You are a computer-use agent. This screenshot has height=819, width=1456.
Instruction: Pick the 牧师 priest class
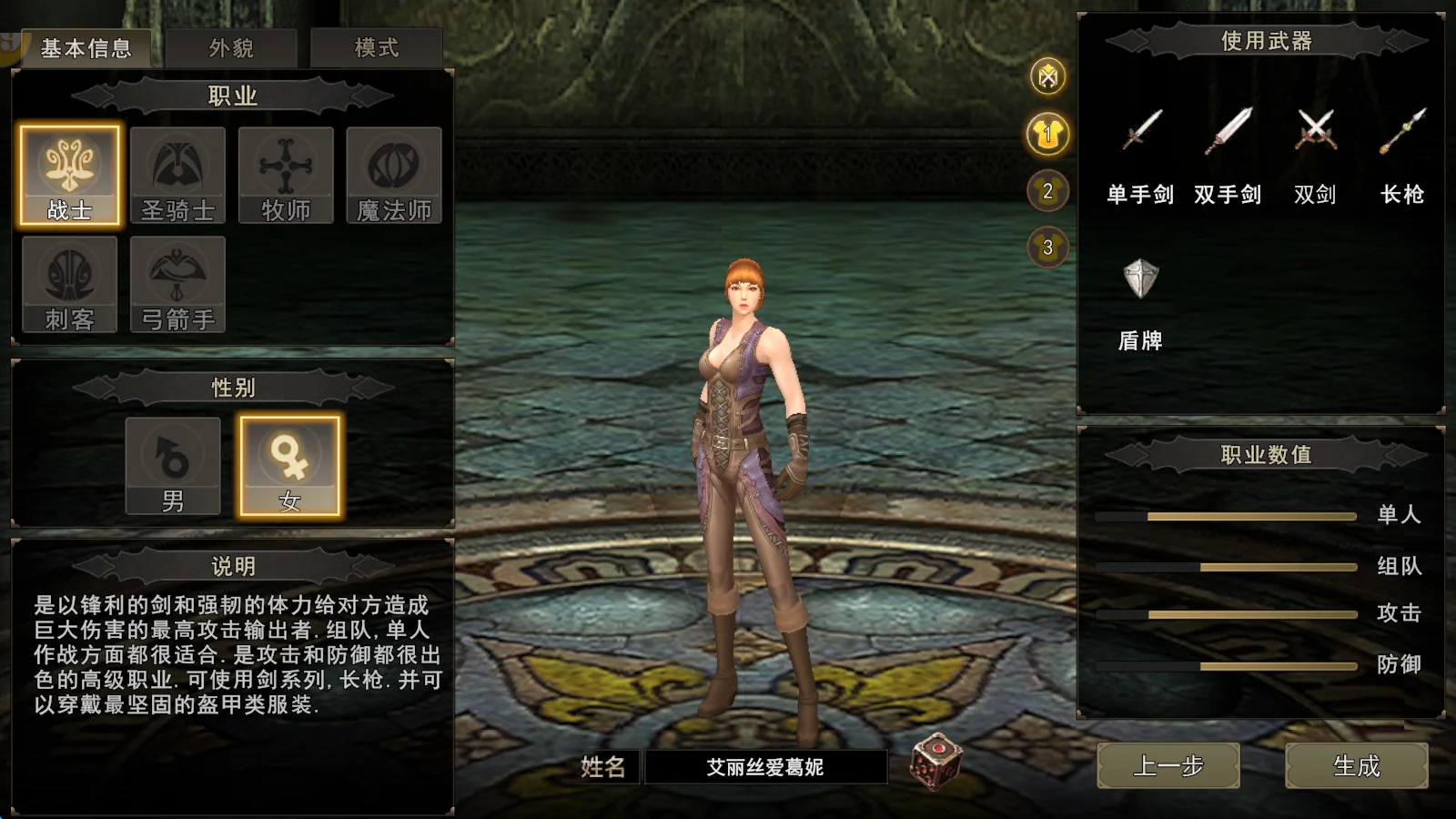(286, 176)
